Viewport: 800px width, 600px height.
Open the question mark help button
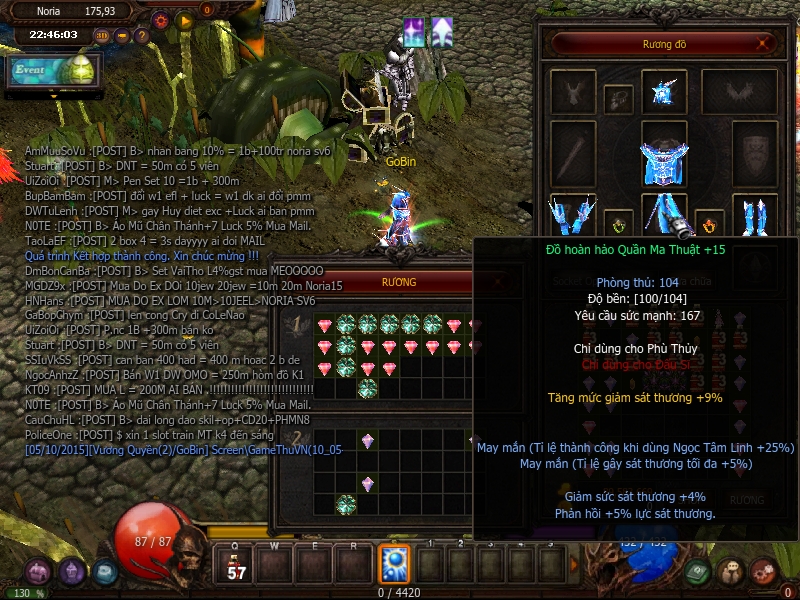point(142,36)
